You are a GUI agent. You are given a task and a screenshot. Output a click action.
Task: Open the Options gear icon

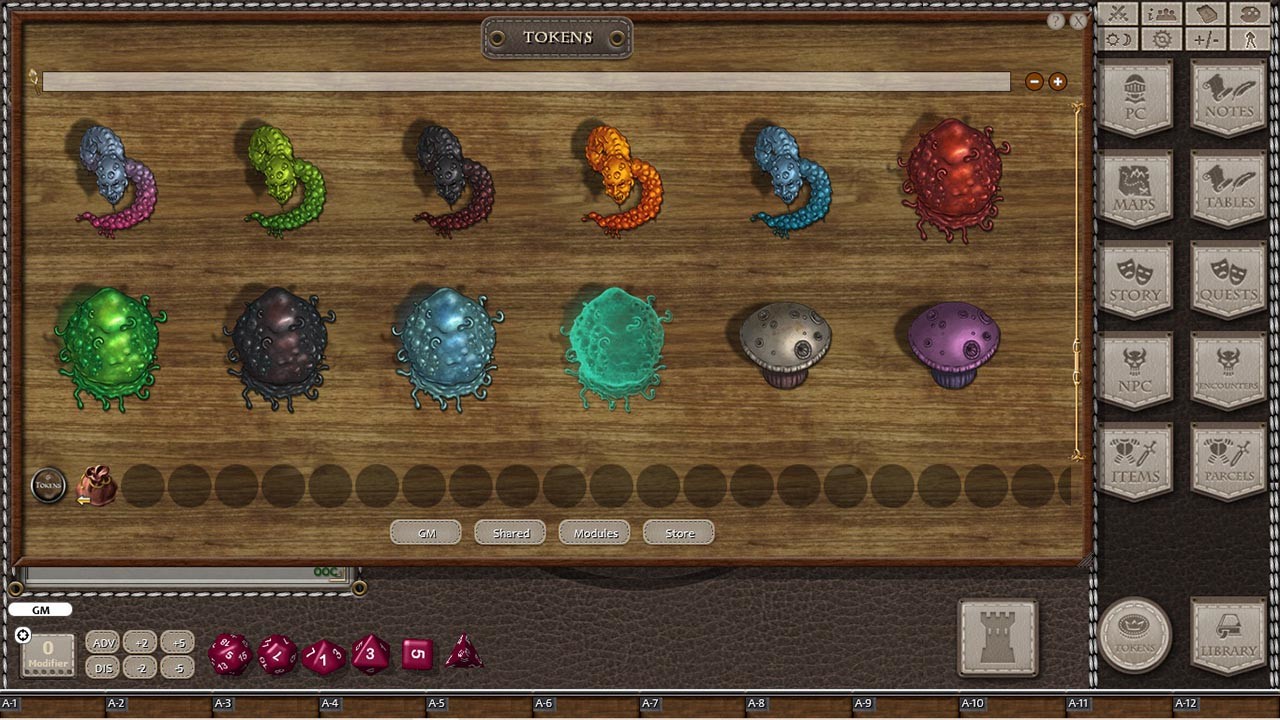(1160, 40)
